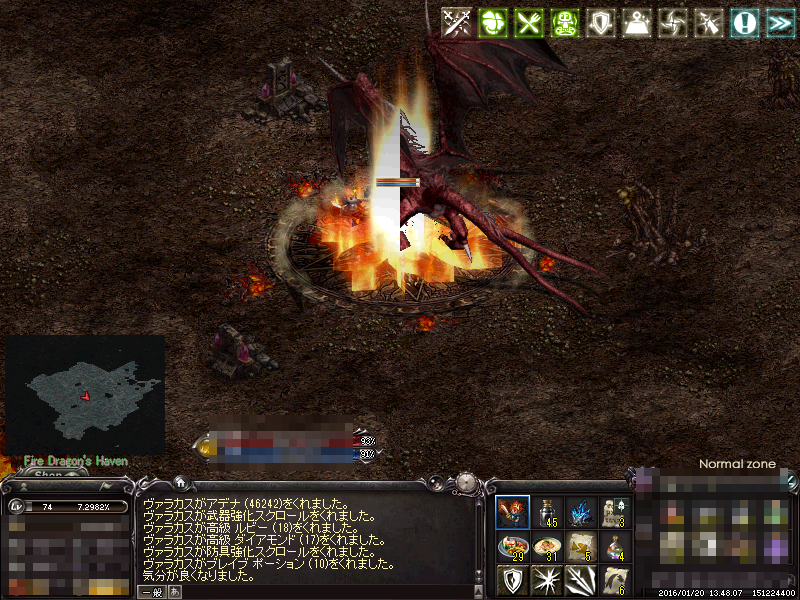The image size is (800, 600).
Task: Click the weight icon in top bar
Action: coord(637,22)
